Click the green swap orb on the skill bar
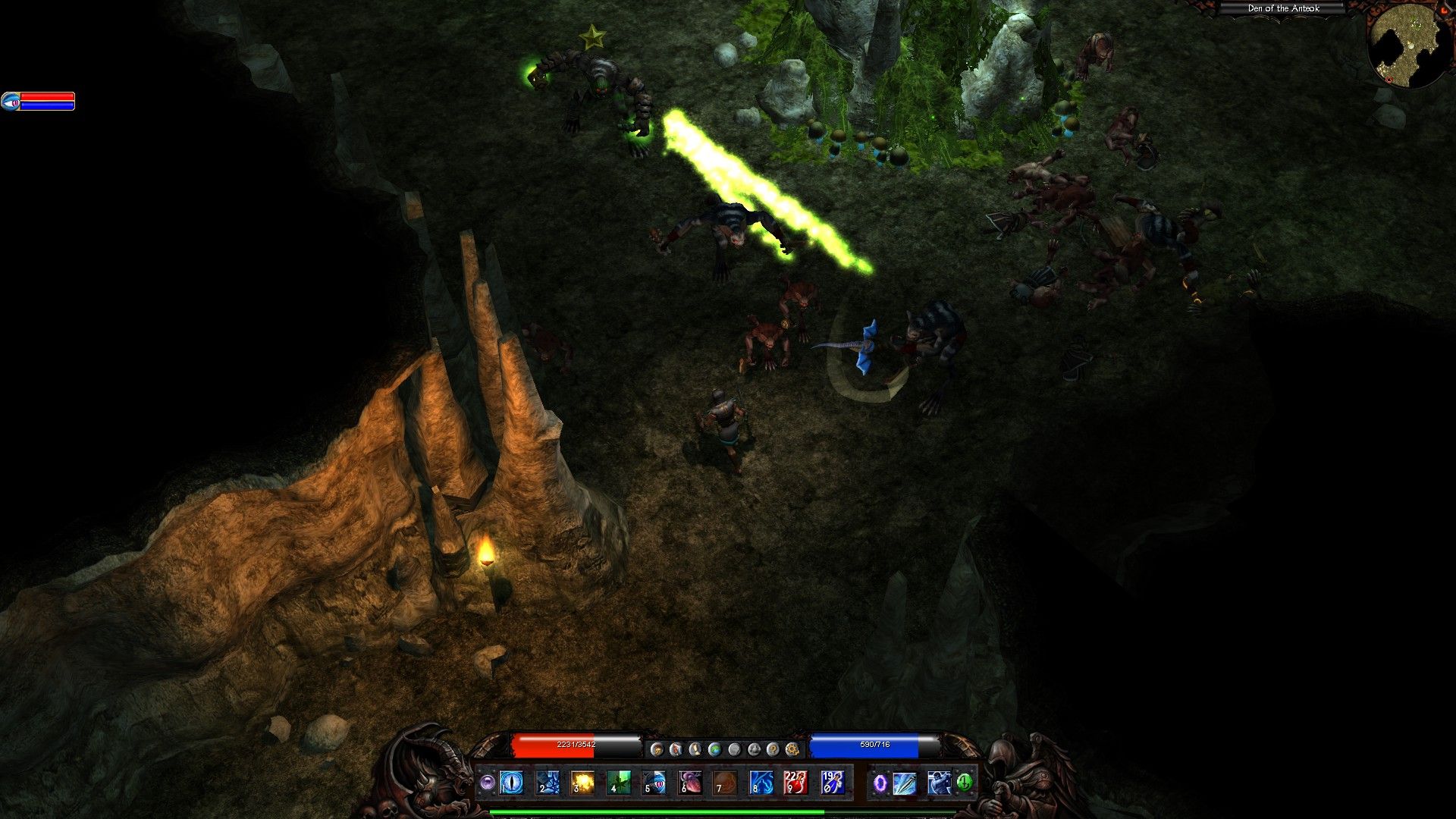The height and width of the screenshot is (819, 1456). [x=965, y=782]
